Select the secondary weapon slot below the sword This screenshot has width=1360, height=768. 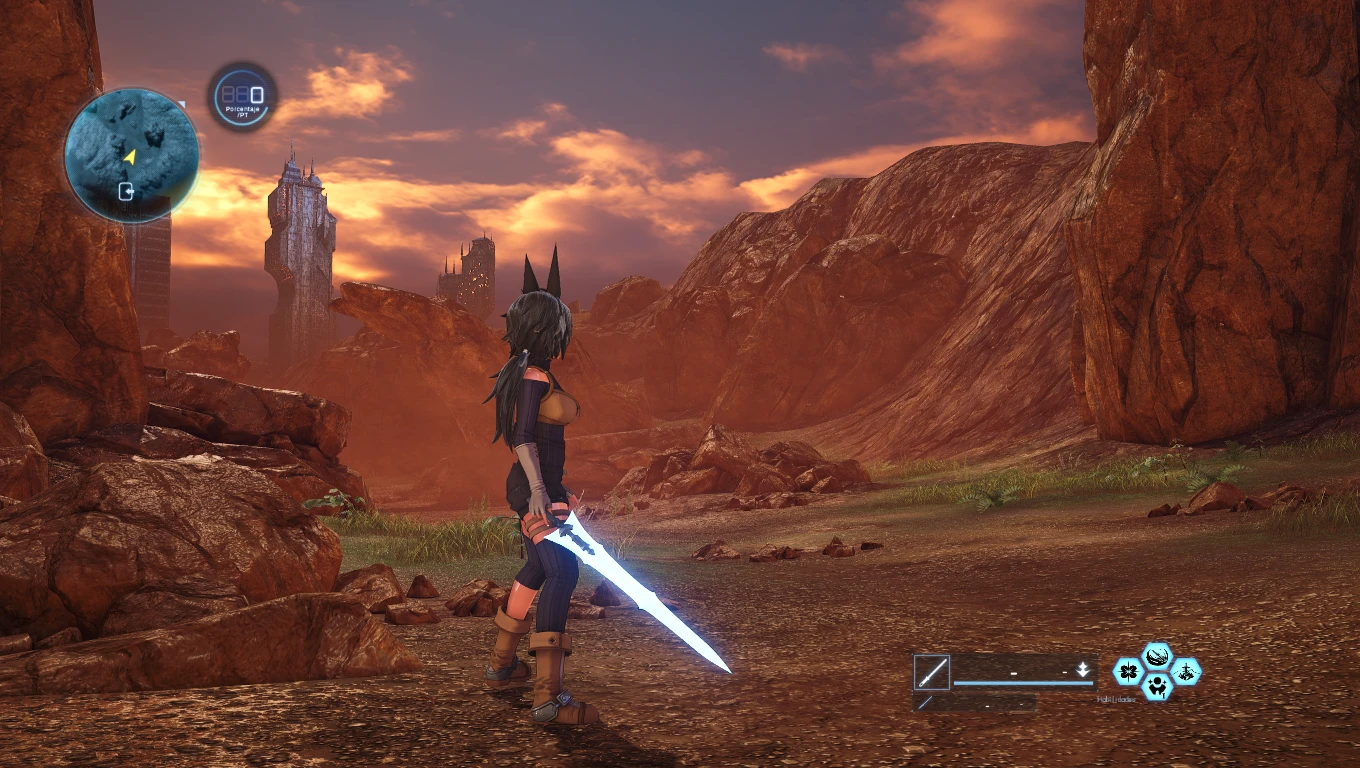pos(925,703)
